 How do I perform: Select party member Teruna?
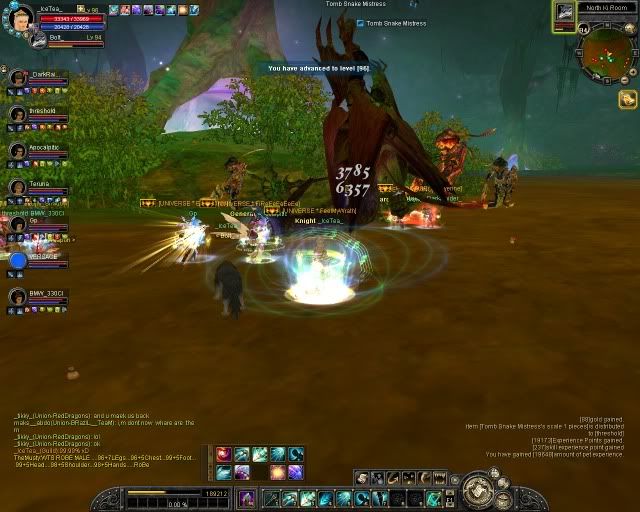coord(17,188)
